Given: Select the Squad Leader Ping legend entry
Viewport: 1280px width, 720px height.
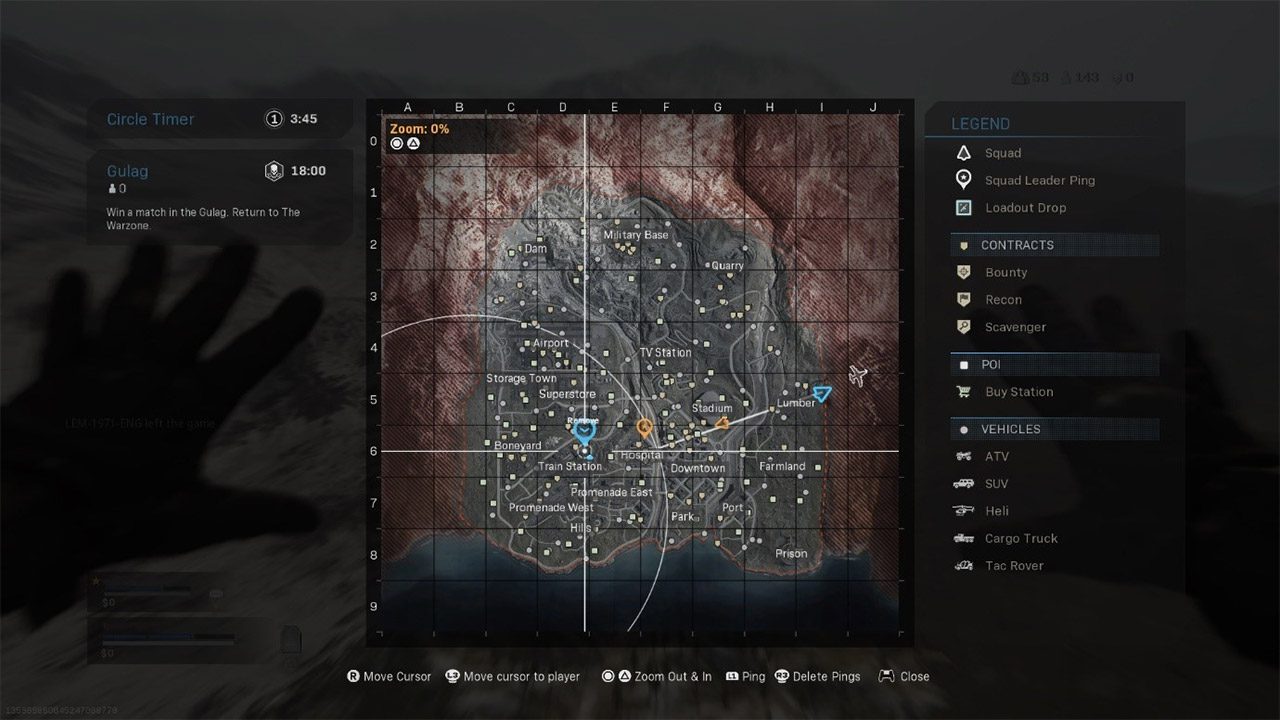Looking at the screenshot, I should (x=1039, y=180).
